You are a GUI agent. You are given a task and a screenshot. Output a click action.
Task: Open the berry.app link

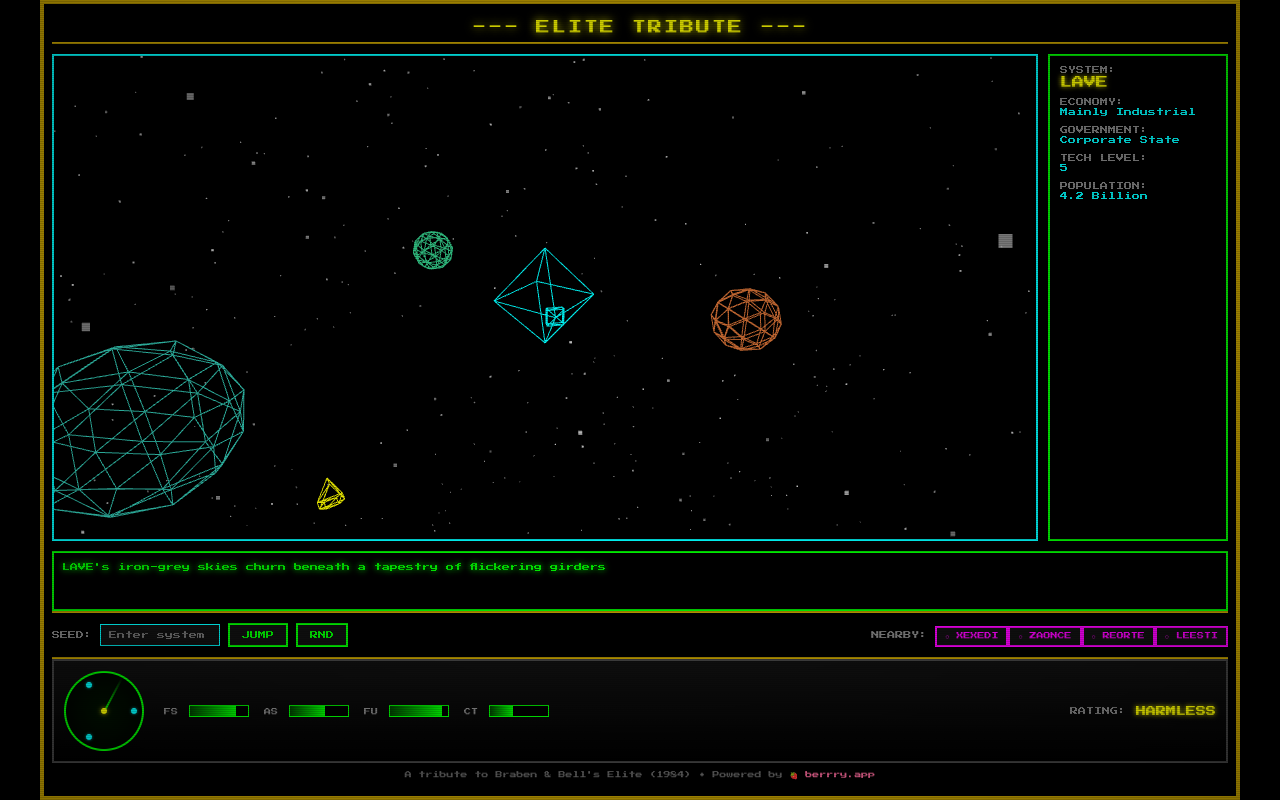click(840, 774)
